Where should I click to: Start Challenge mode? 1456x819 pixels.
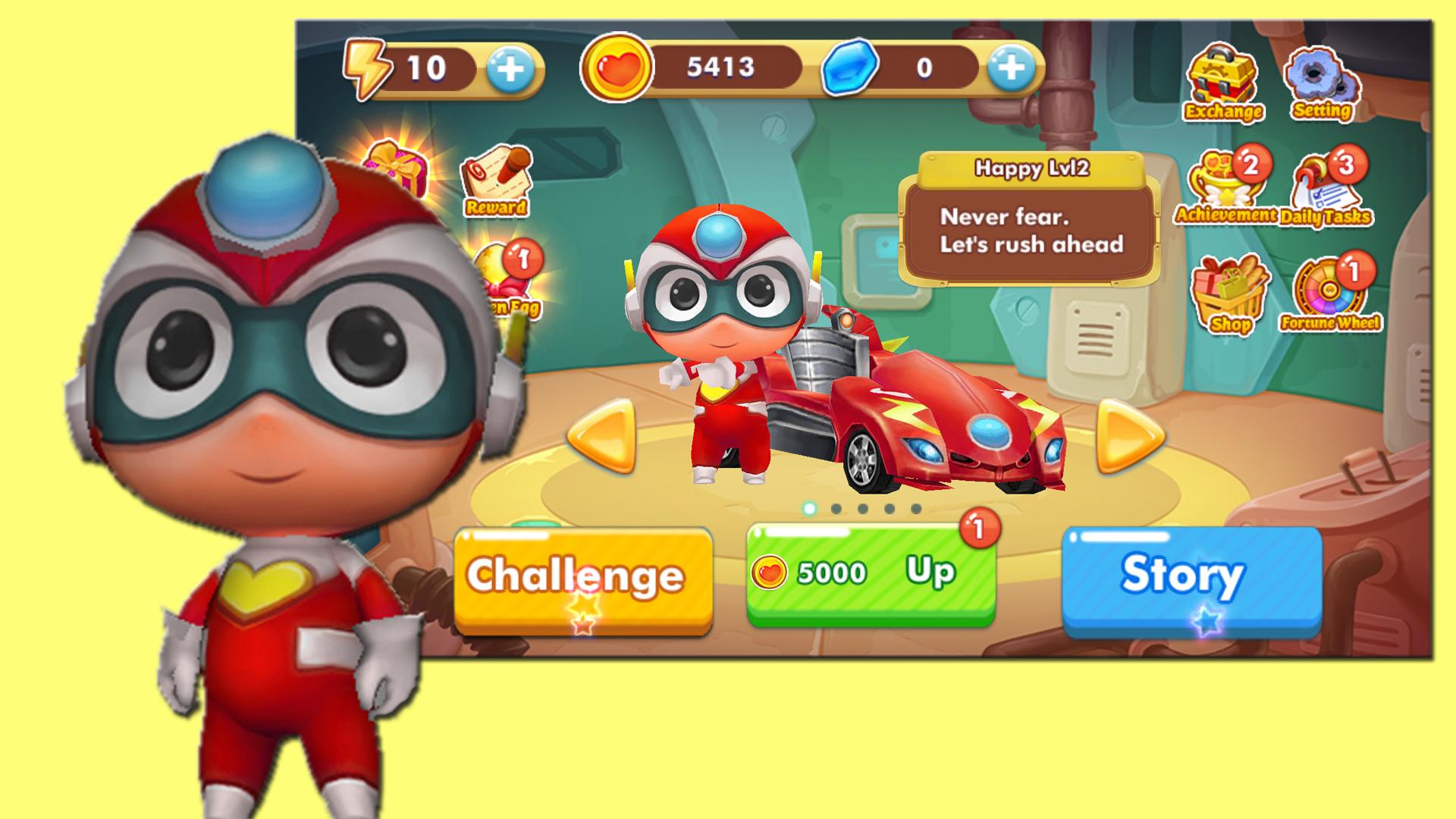(x=582, y=578)
